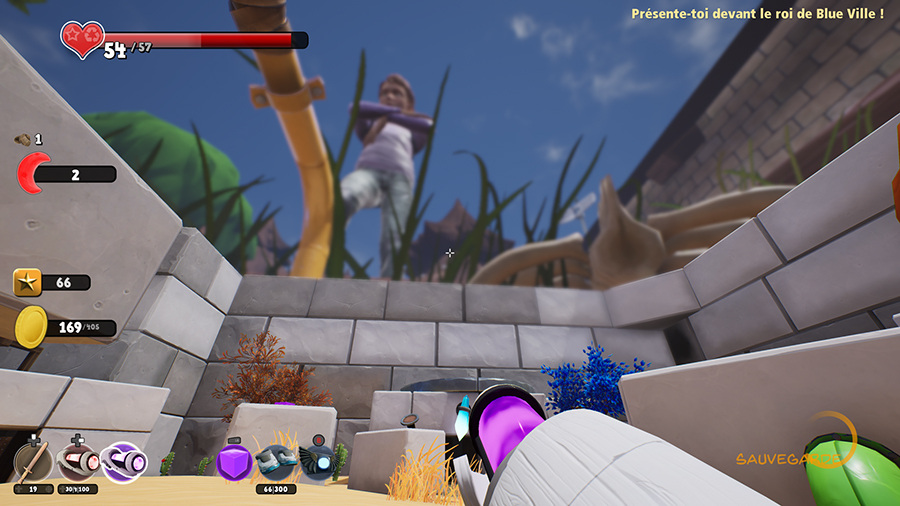The width and height of the screenshot is (900, 506).
Task: Select the wooden sword weapon slot
Action: [33, 462]
